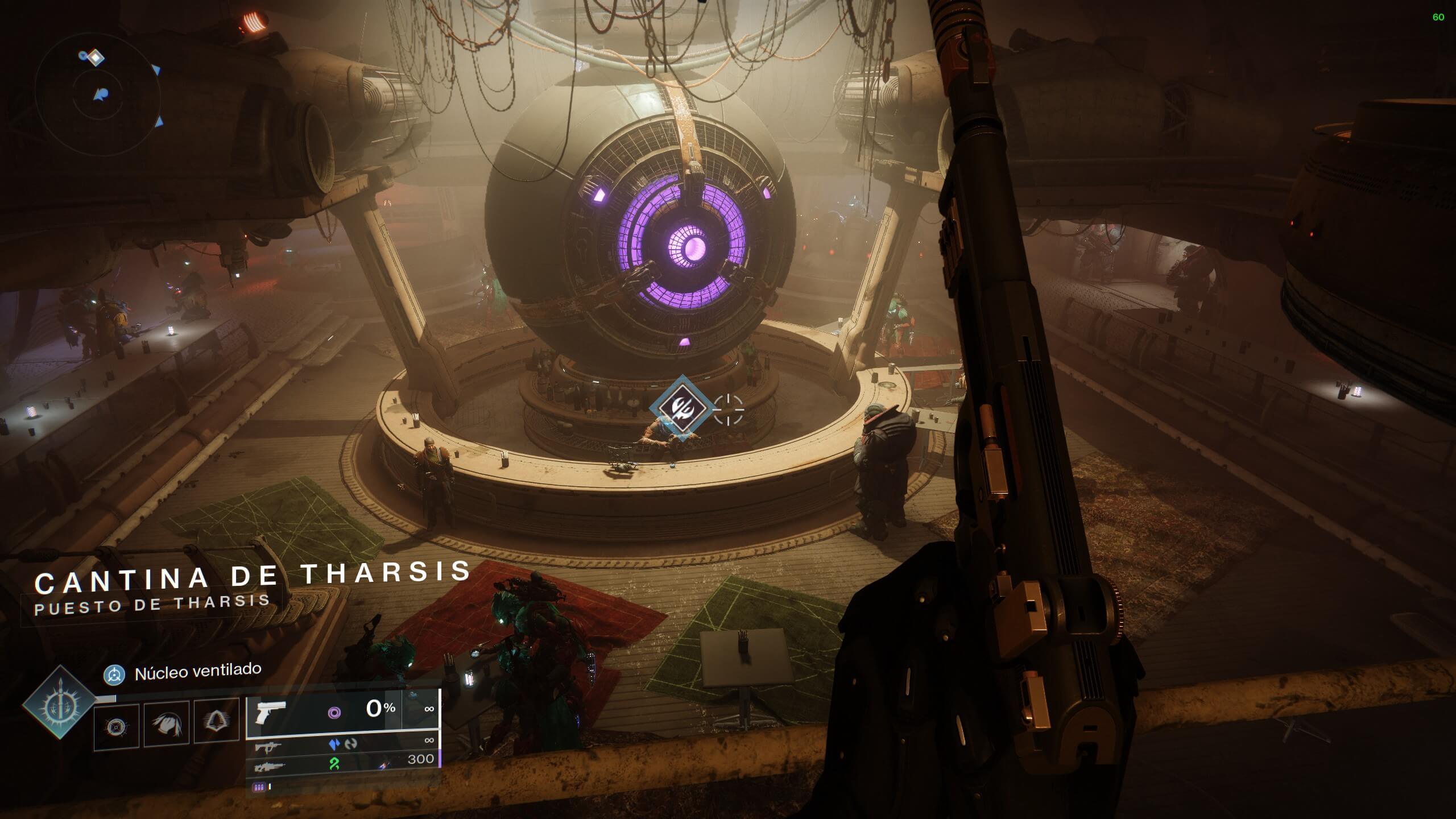This screenshot has width=1456, height=819.
Task: Click the class ability icon in the HUD
Action: point(115,727)
